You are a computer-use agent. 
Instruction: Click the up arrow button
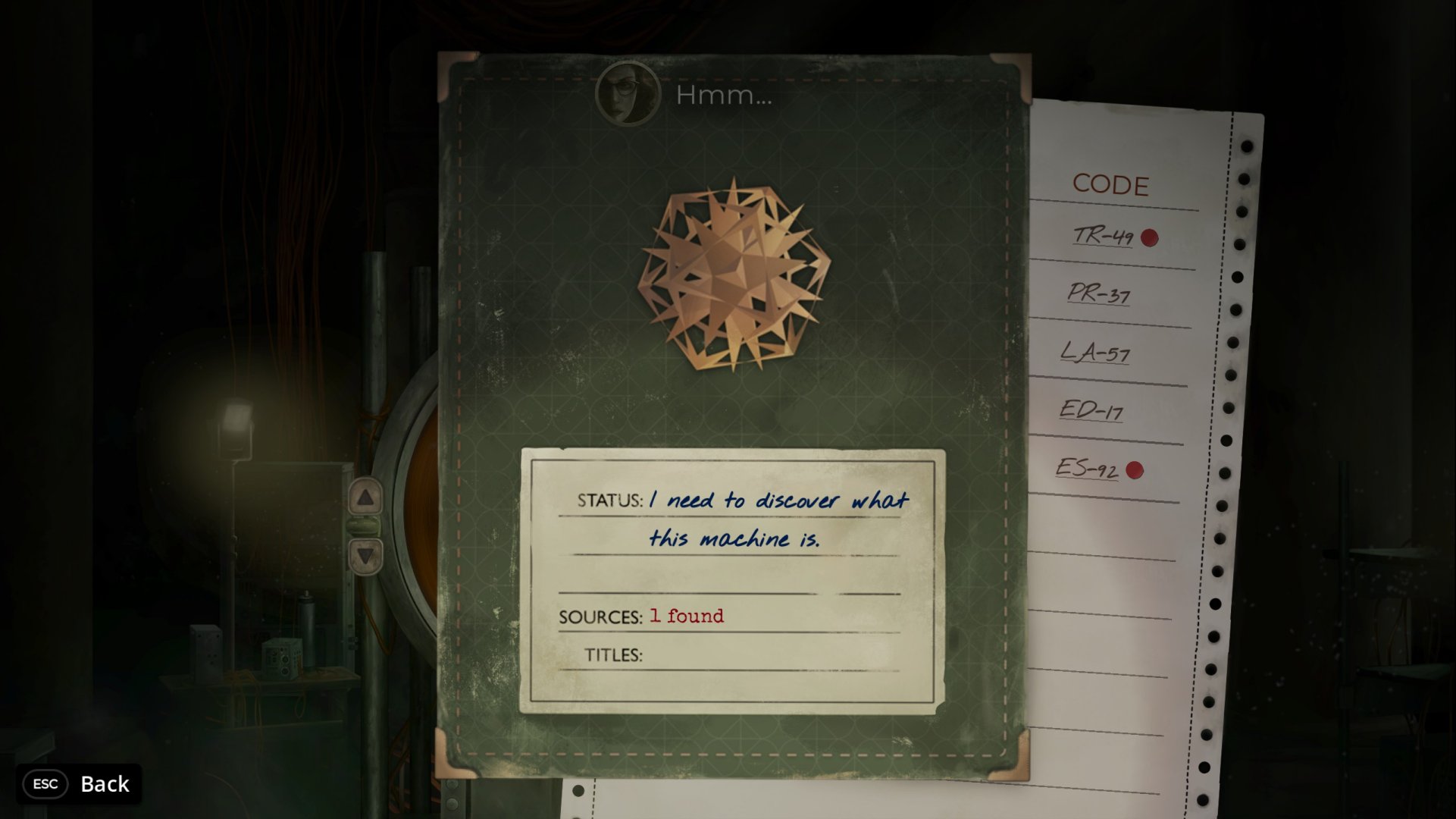pos(365,497)
